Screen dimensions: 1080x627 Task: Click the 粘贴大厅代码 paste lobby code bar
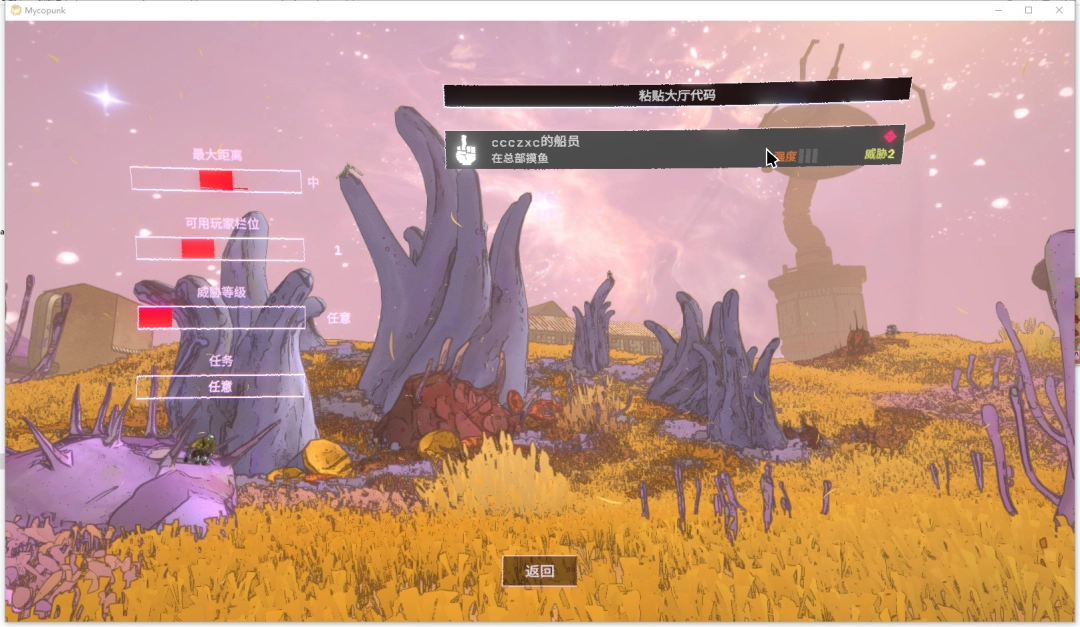676,95
